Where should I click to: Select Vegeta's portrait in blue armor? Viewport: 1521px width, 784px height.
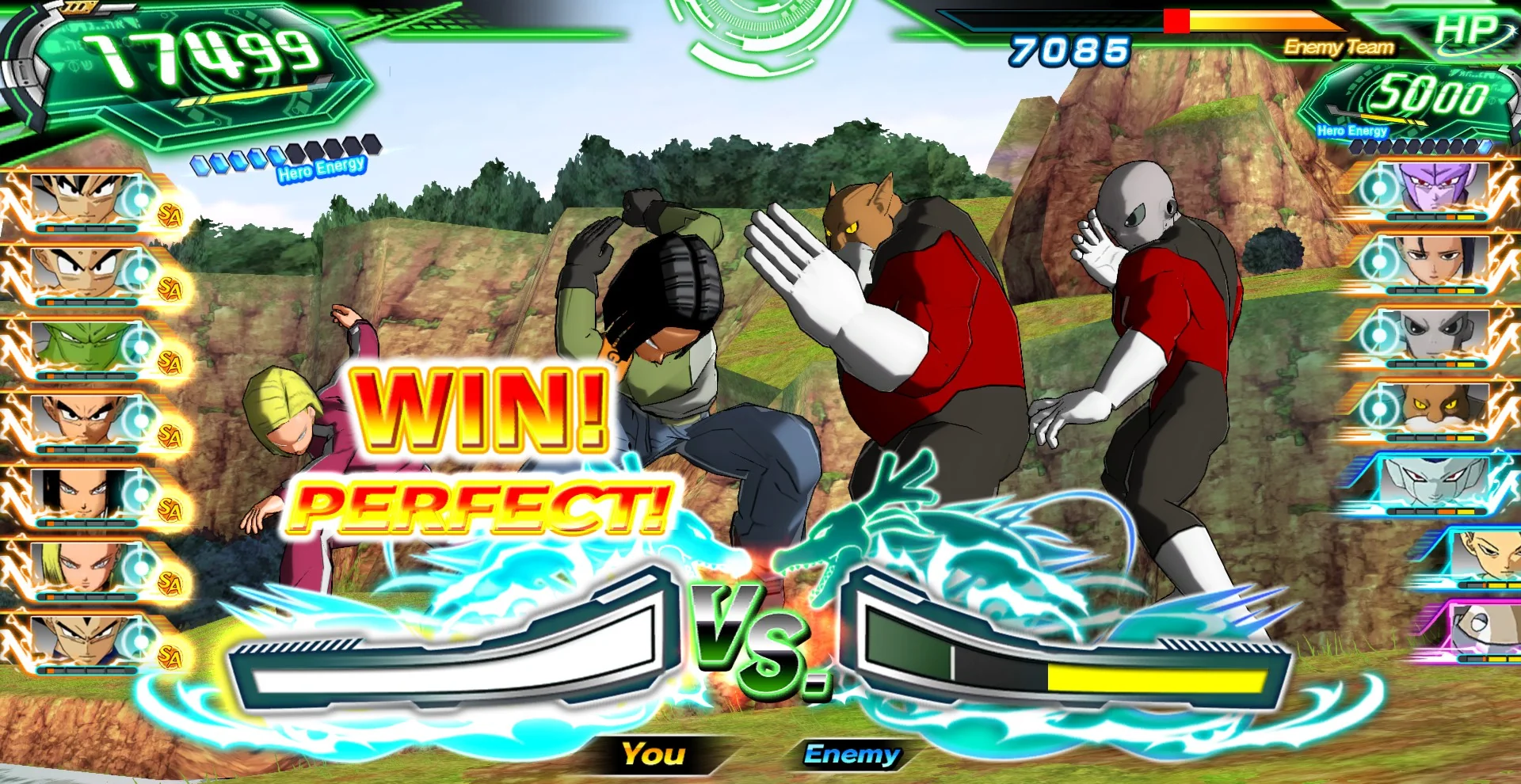tap(83, 639)
